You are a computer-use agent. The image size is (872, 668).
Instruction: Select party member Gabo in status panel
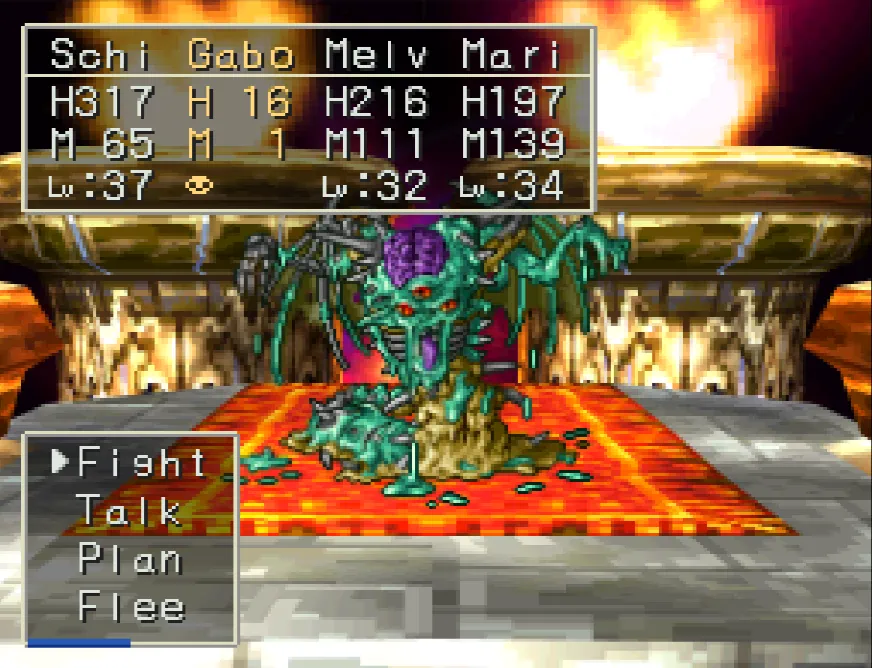pyautogui.click(x=240, y=55)
